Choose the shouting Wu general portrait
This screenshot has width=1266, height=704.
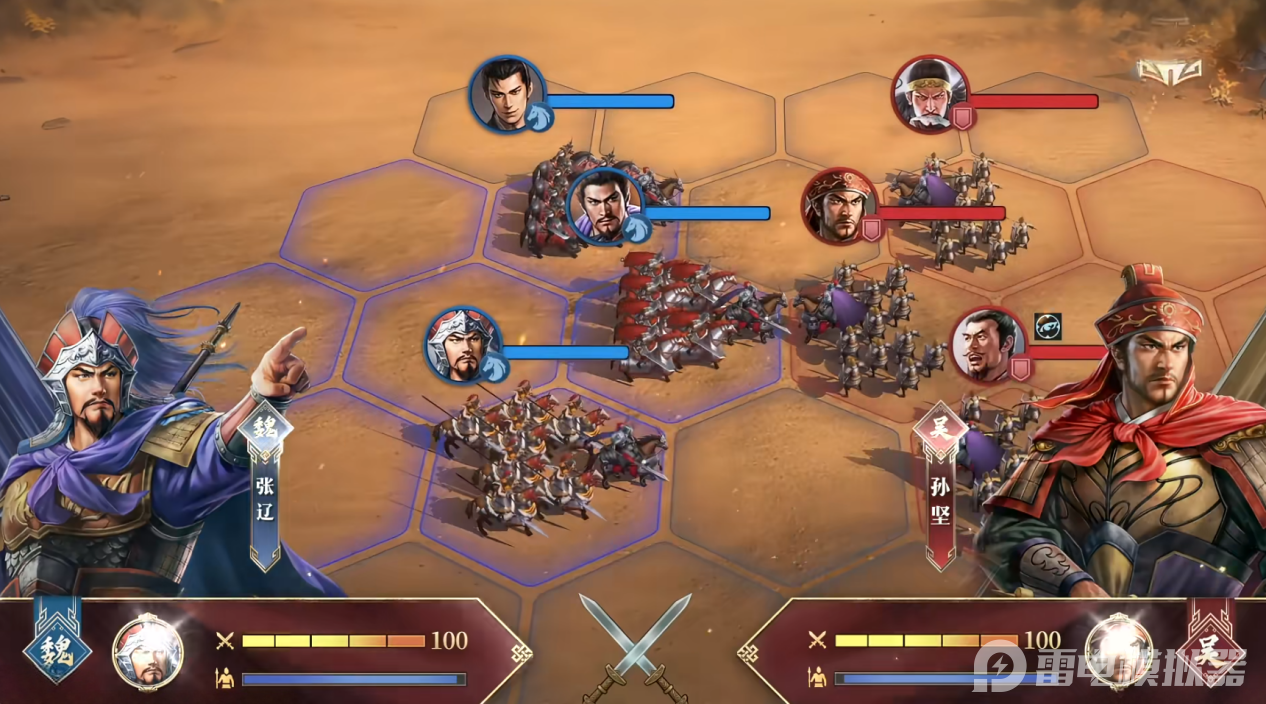pos(987,345)
